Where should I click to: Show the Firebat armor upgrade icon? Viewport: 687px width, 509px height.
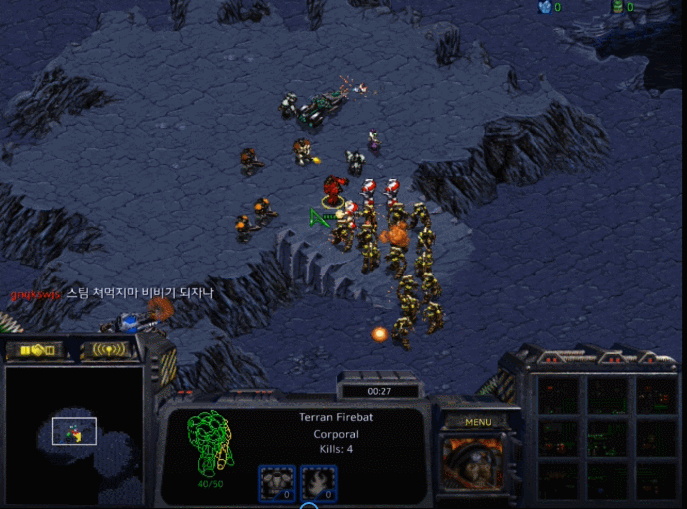pyautogui.click(x=276, y=483)
